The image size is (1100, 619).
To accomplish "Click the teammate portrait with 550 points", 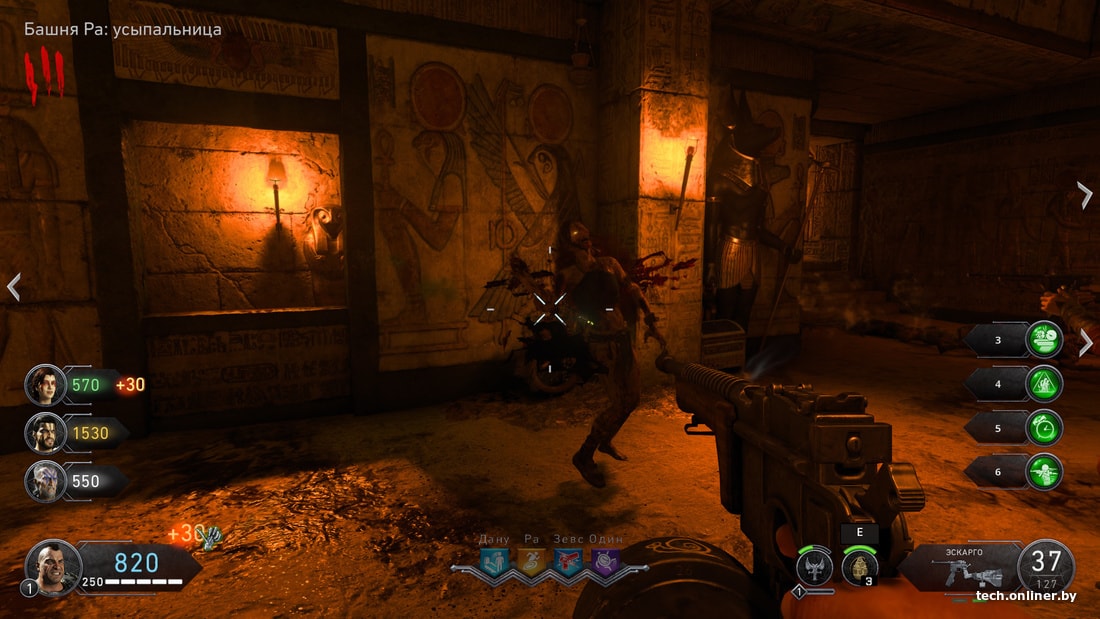I will (x=45, y=481).
